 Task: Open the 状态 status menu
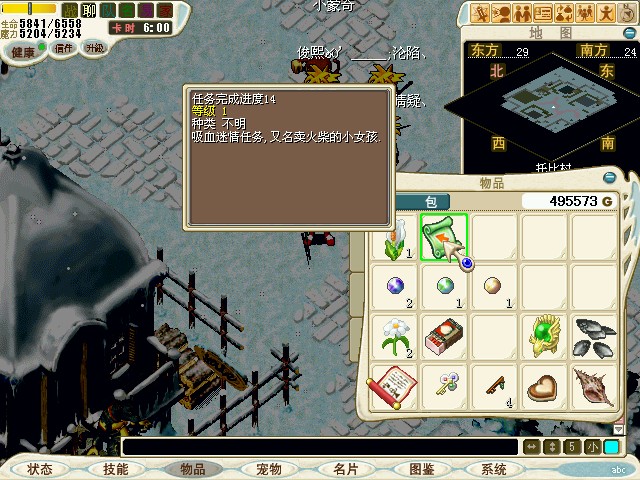point(40,469)
